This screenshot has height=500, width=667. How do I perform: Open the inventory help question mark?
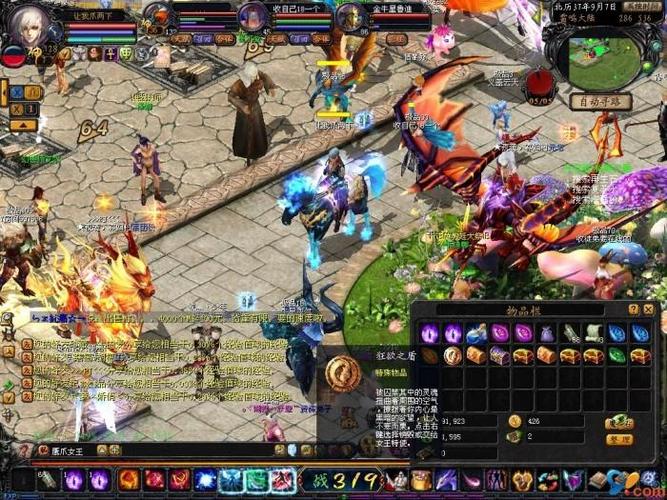[x=633, y=310]
